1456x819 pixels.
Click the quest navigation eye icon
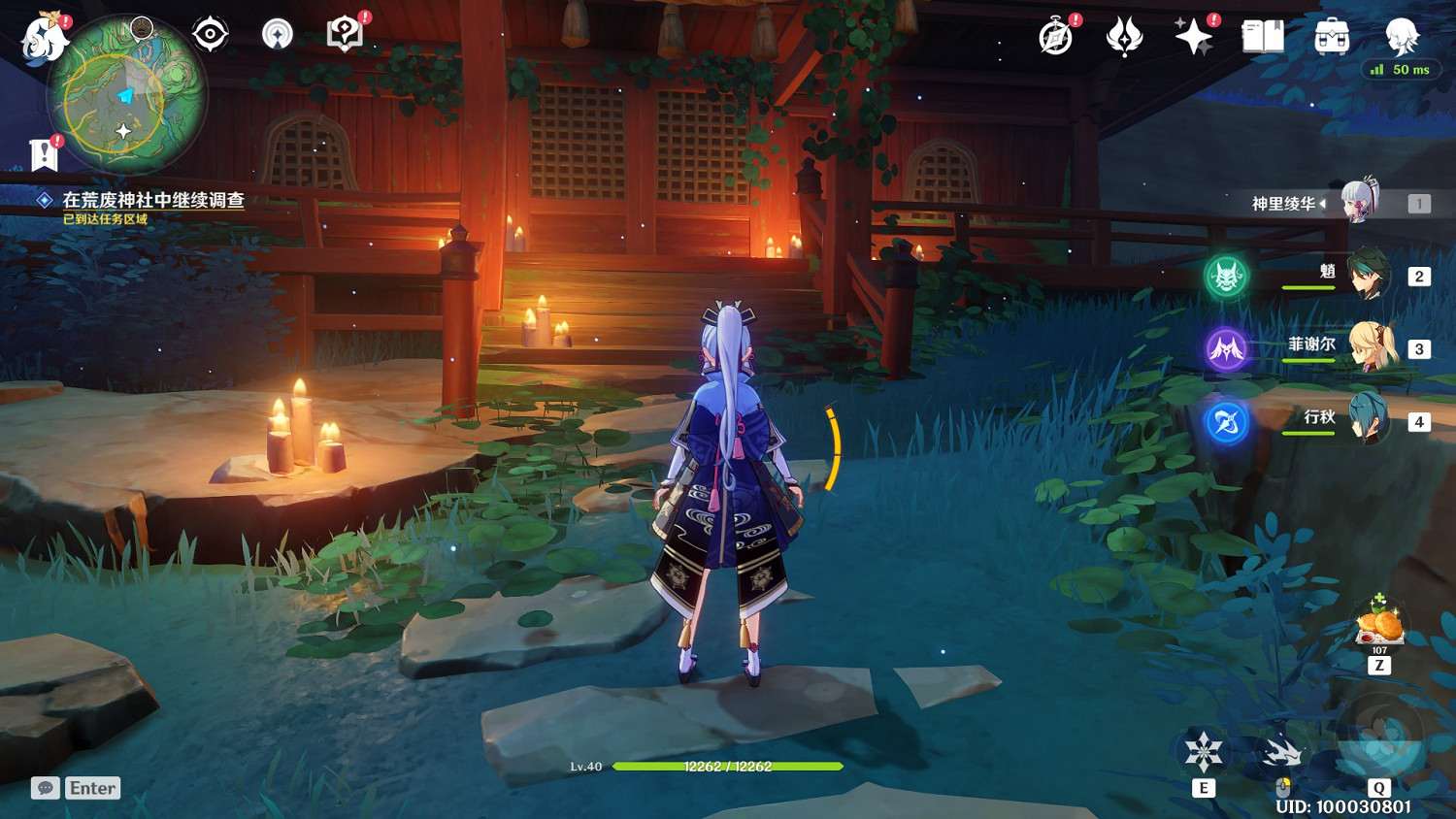coord(209,32)
